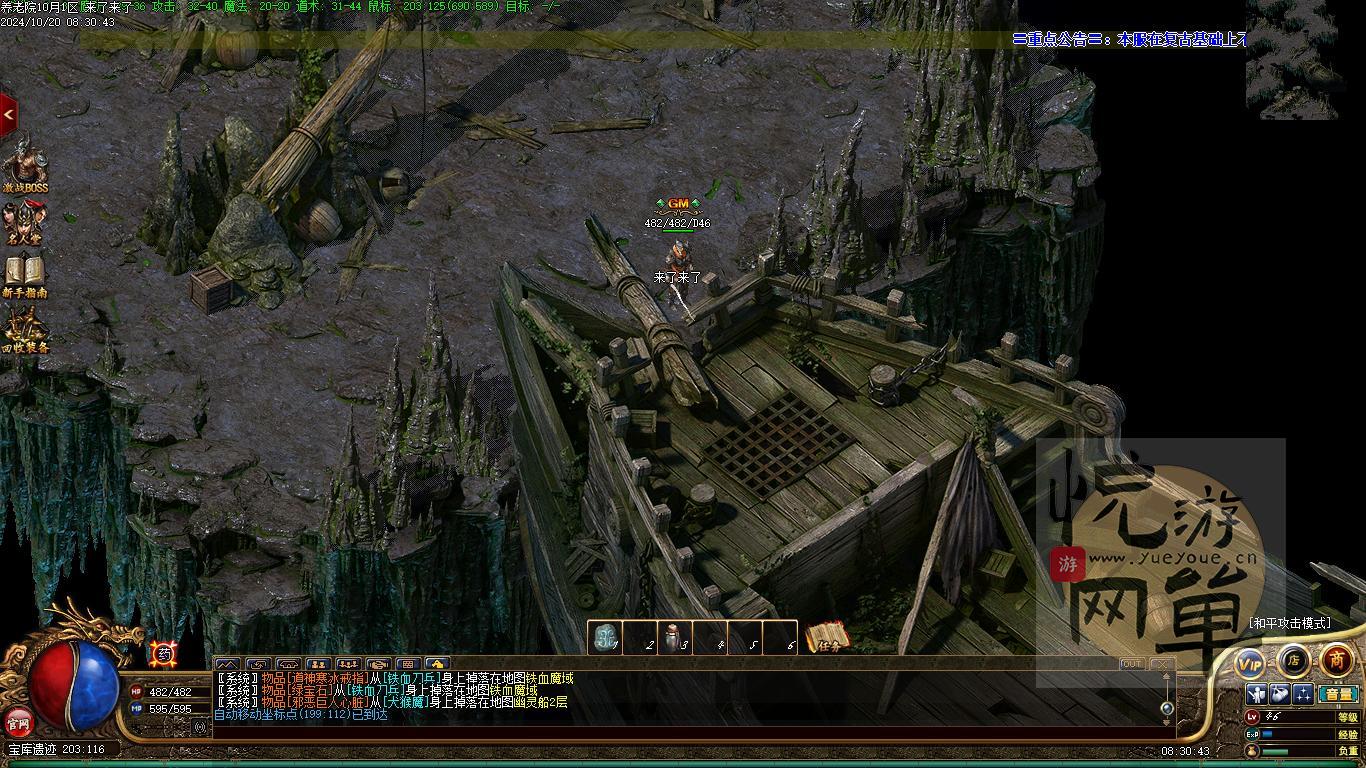Open the 店 store button
The image size is (1366, 768).
[x=1293, y=660]
